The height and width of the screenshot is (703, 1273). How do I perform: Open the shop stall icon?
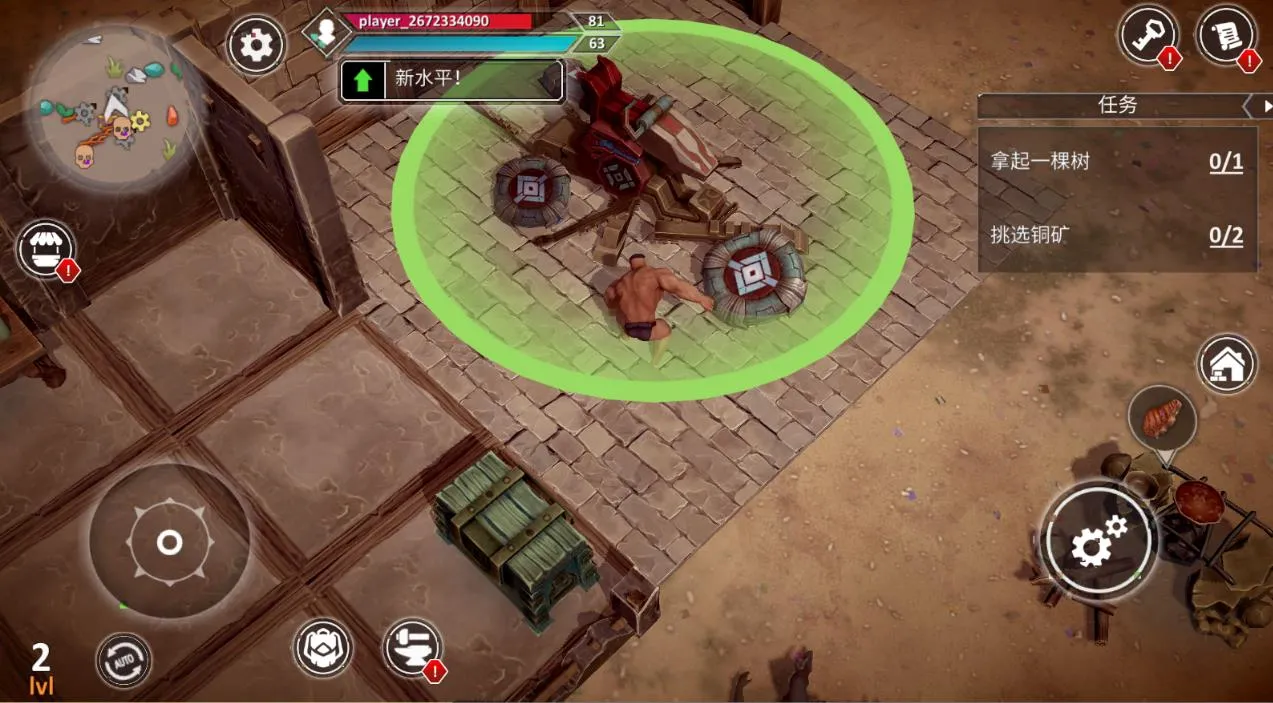(45, 249)
